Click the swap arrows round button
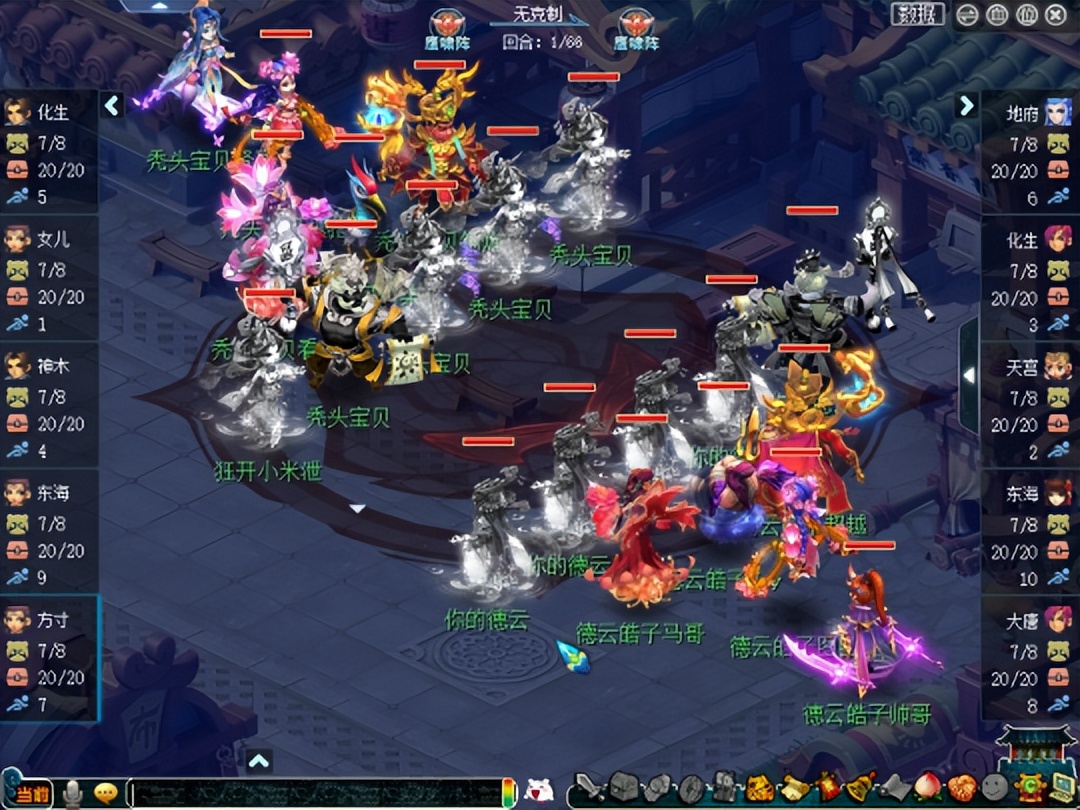Image resolution: width=1080 pixels, height=810 pixels. point(967,14)
